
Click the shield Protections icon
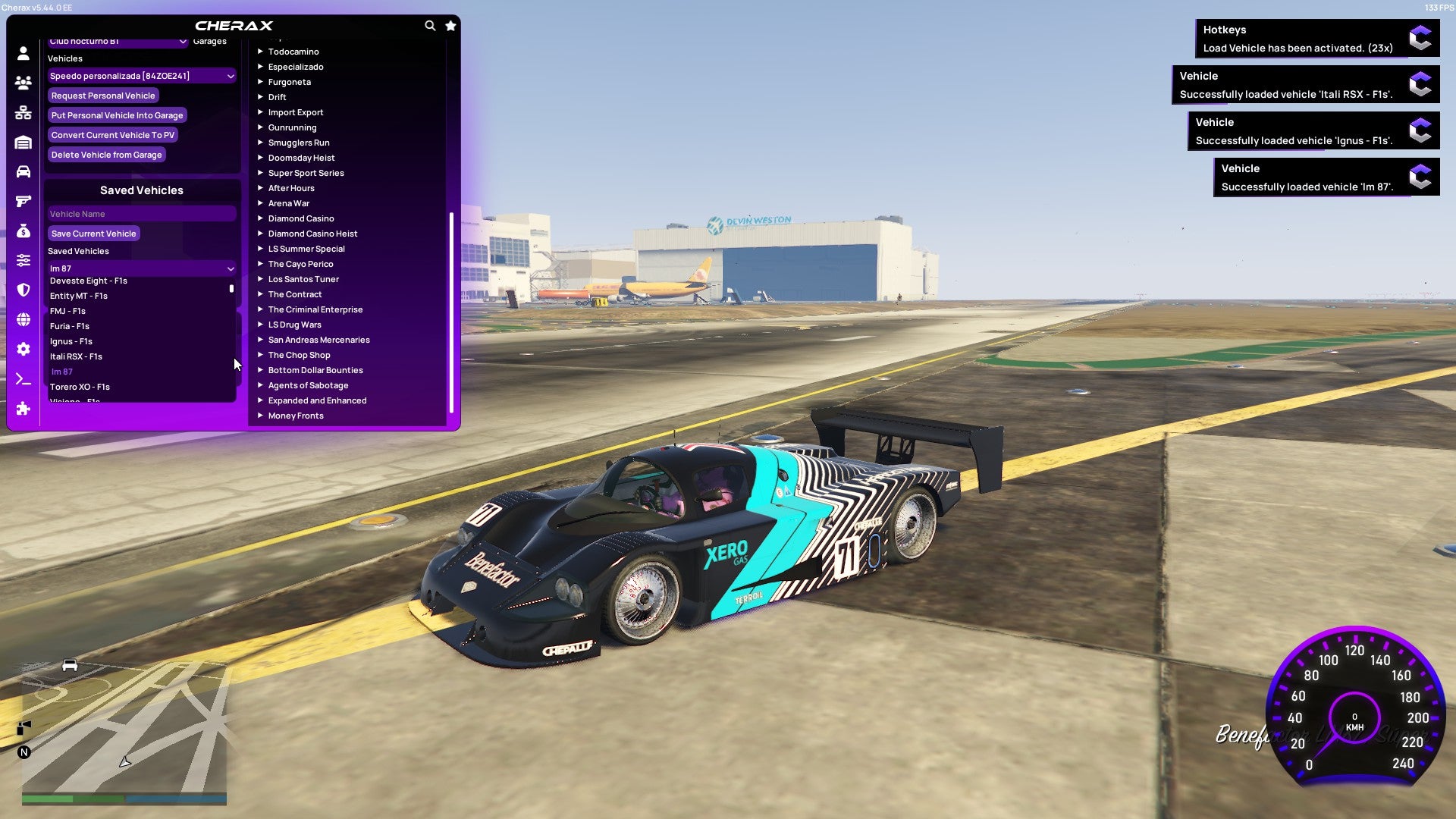[x=23, y=290]
